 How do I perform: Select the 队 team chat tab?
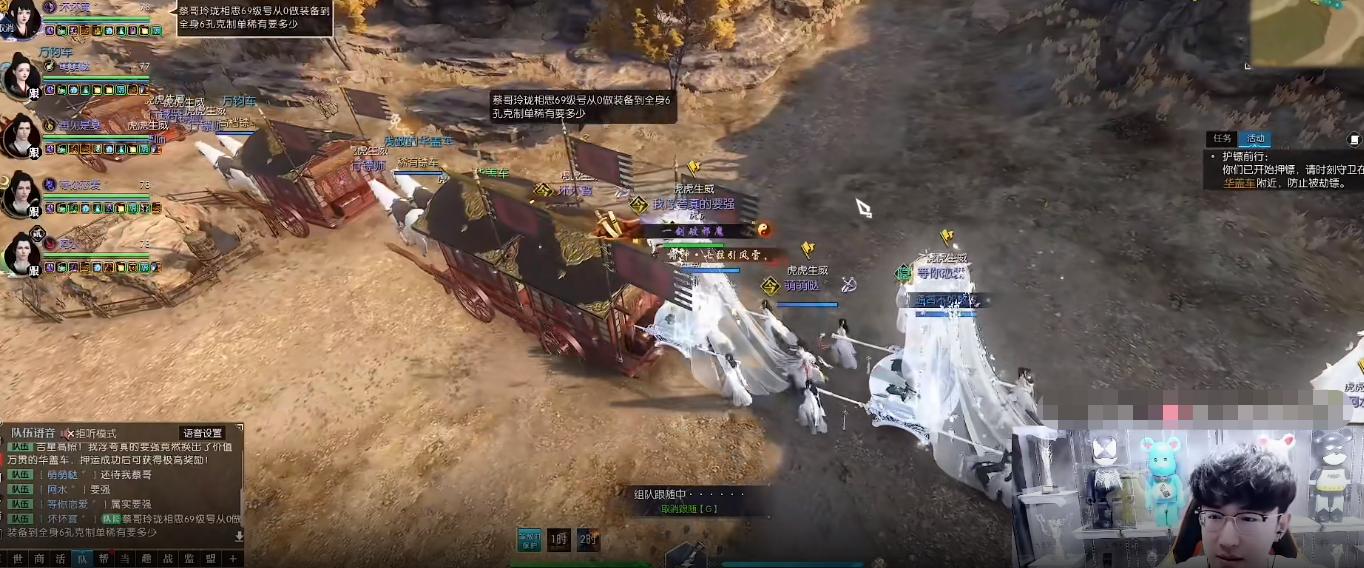coord(82,559)
